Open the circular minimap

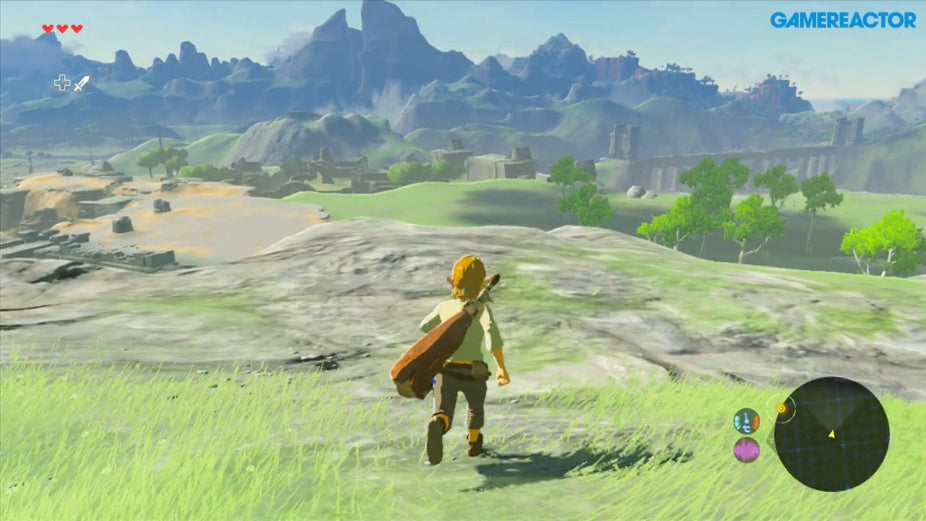coord(831,434)
